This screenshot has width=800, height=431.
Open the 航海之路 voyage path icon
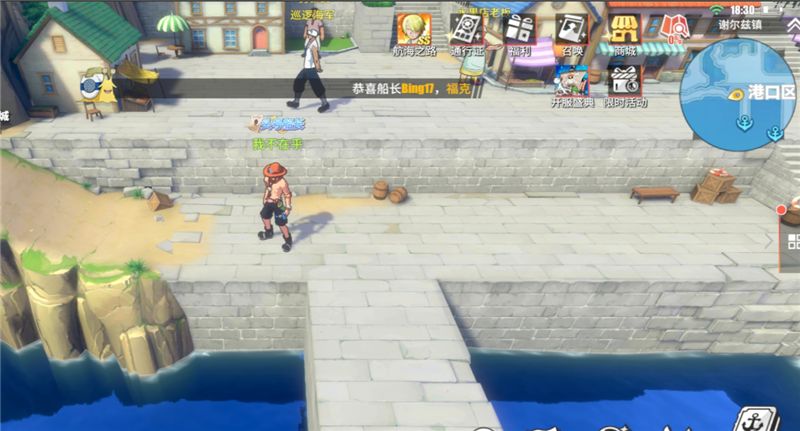coord(412,31)
